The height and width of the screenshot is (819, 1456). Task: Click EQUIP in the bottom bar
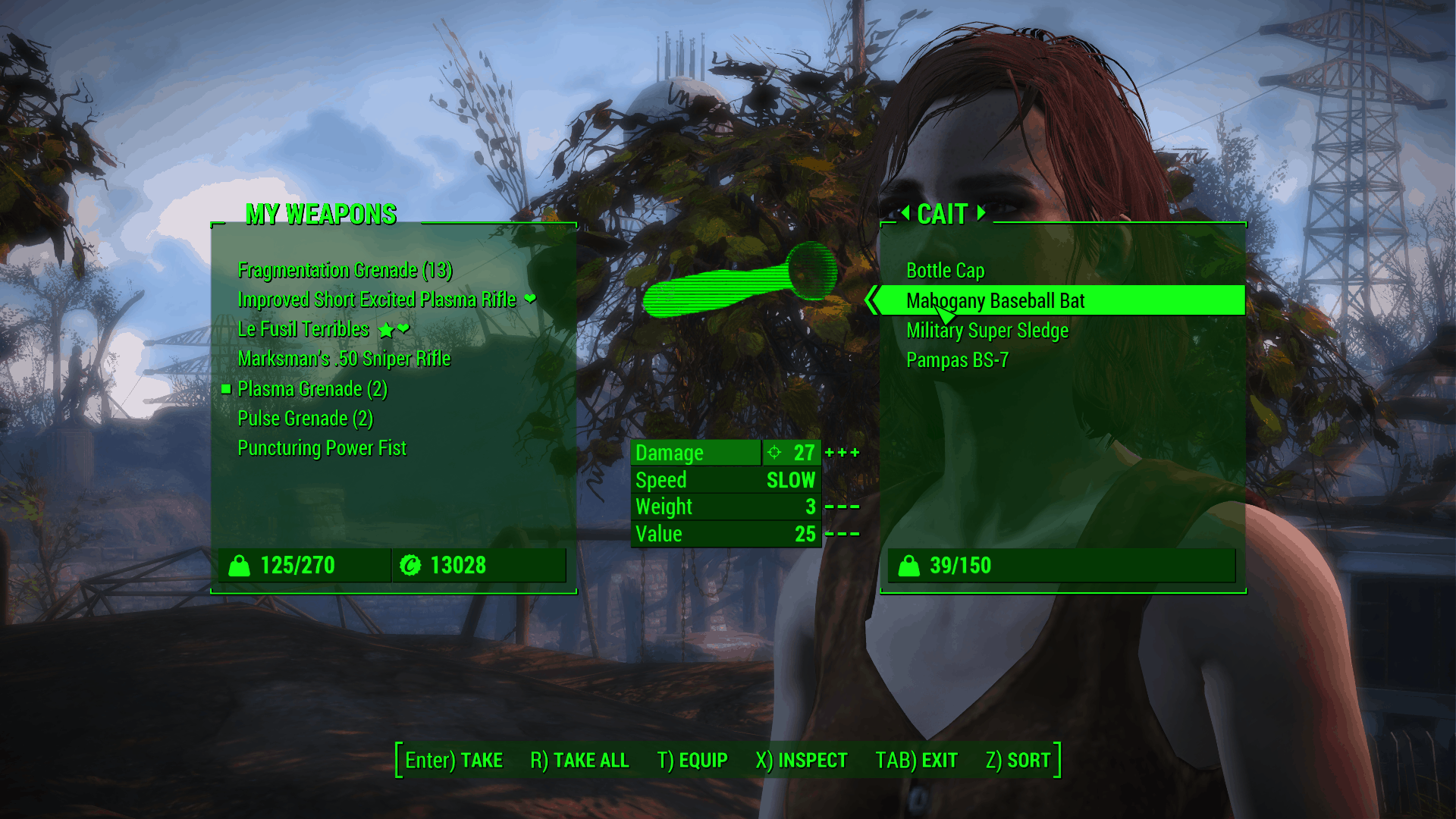[x=692, y=760]
